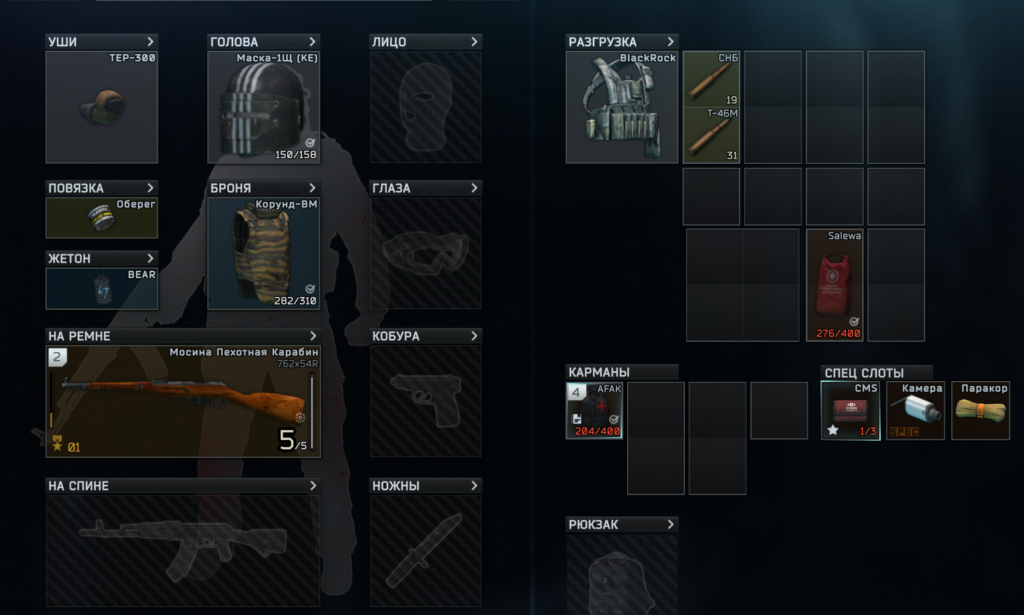Image resolution: width=1024 pixels, height=615 pixels.
Task: Choose the CMS surgical kit slot
Action: (850, 410)
